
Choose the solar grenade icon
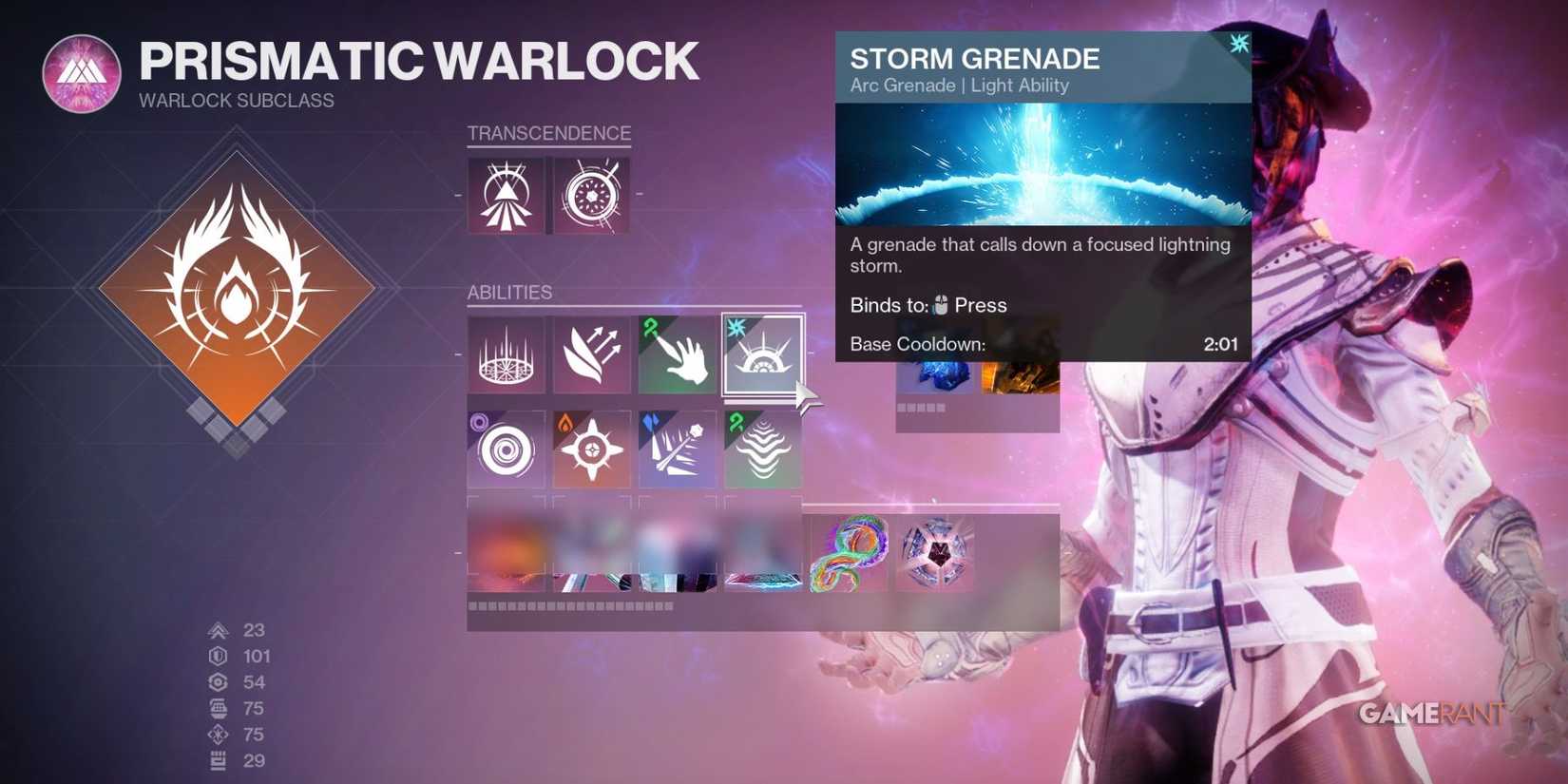(590, 447)
